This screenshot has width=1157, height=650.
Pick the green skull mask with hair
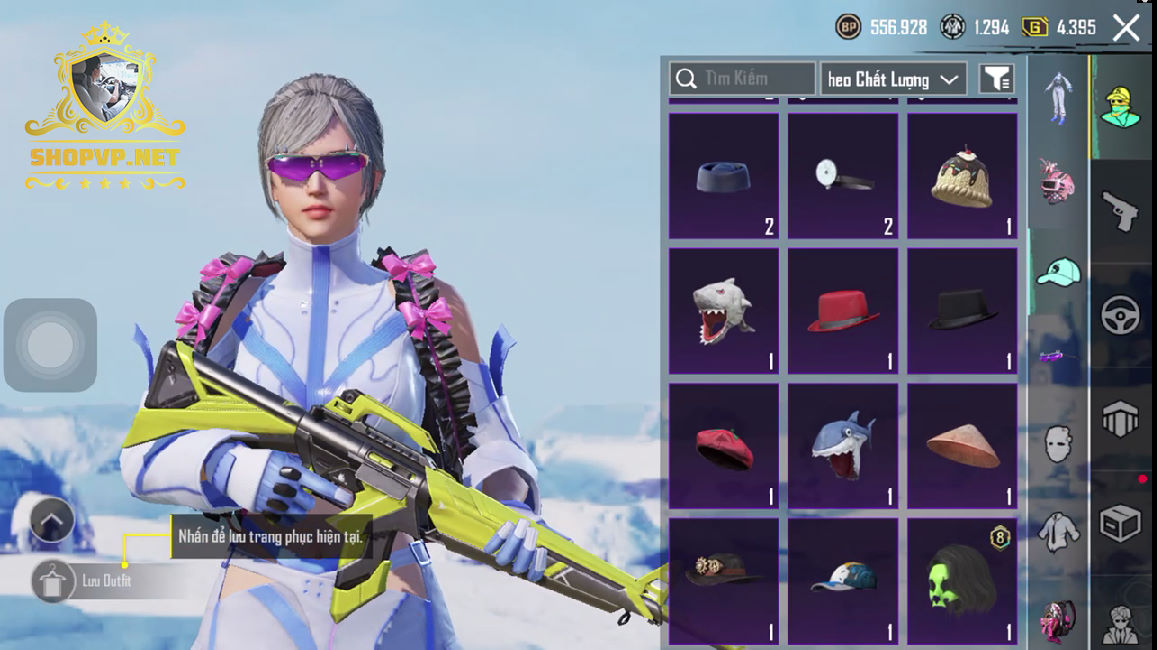point(962,580)
